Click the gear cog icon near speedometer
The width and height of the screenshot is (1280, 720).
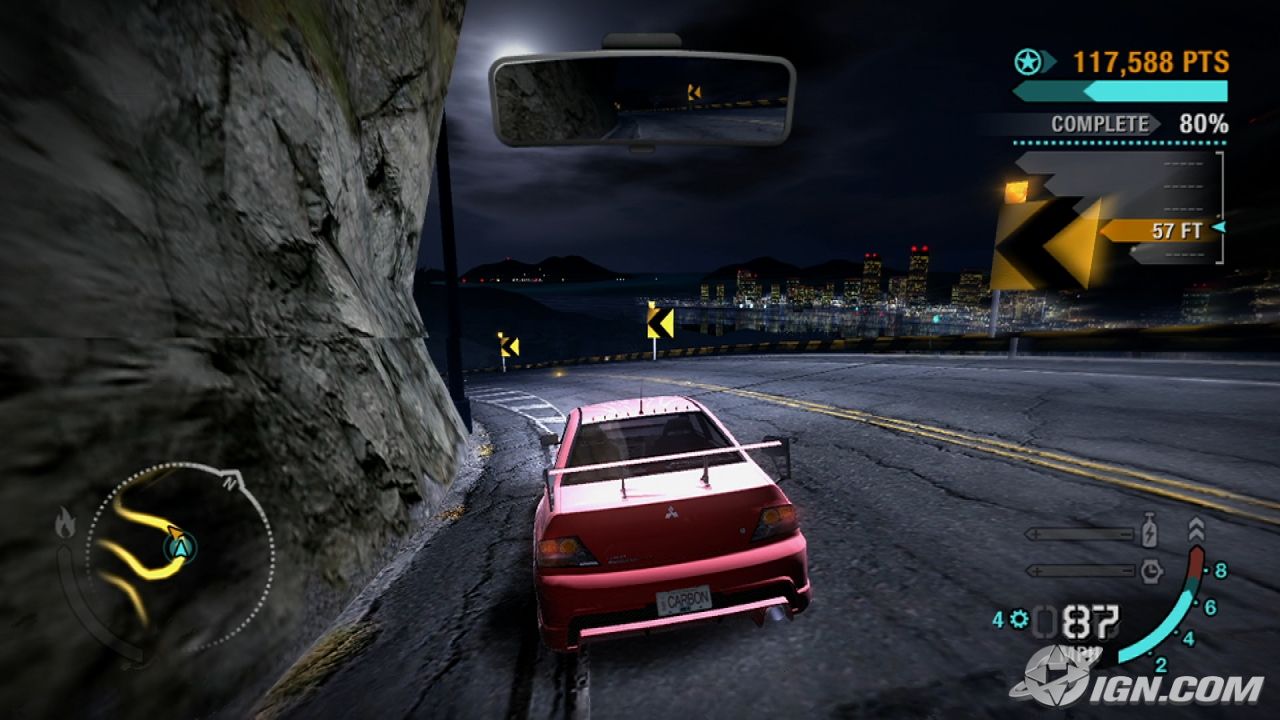pyautogui.click(x=1019, y=620)
